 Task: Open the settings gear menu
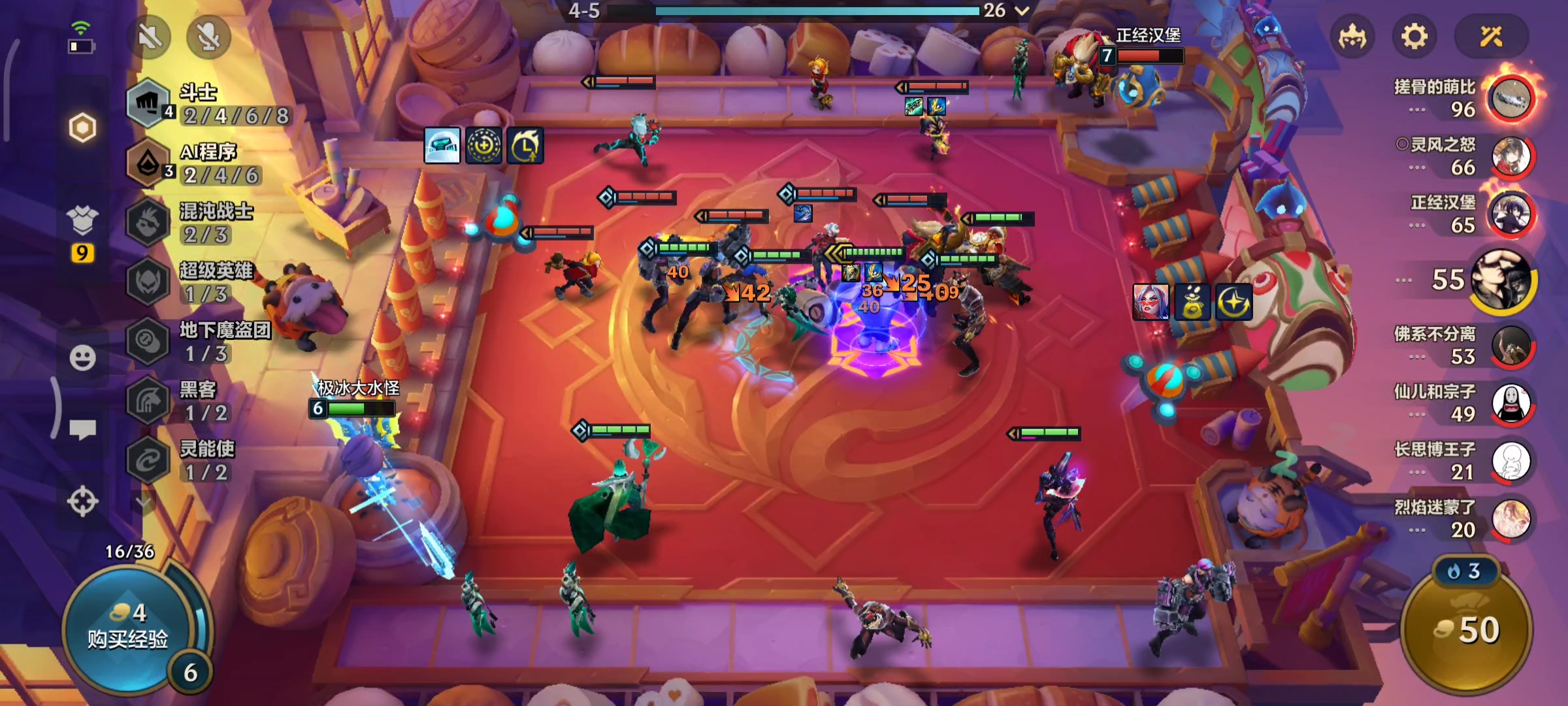[1414, 37]
